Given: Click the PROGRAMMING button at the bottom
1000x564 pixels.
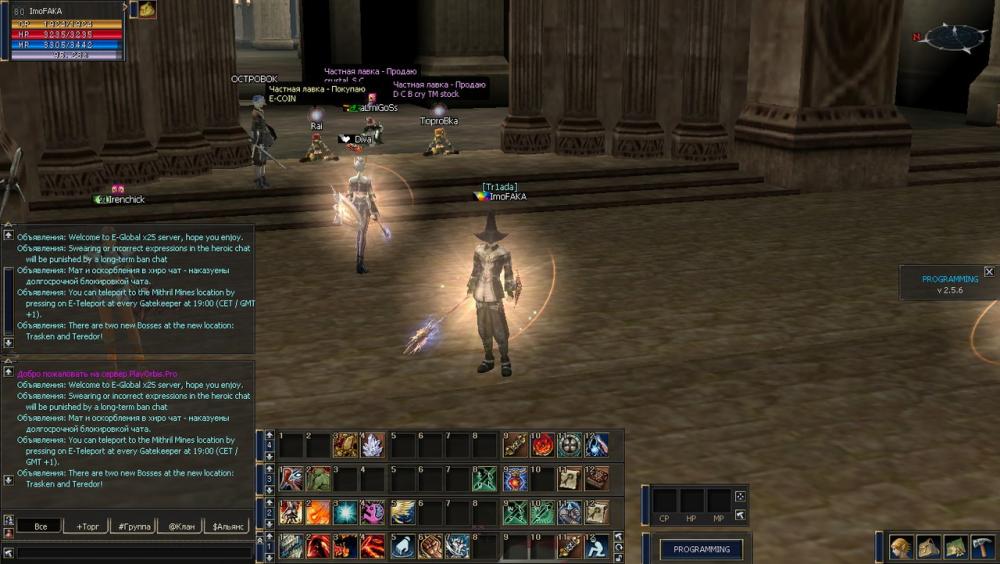Looking at the screenshot, I should click(701, 549).
